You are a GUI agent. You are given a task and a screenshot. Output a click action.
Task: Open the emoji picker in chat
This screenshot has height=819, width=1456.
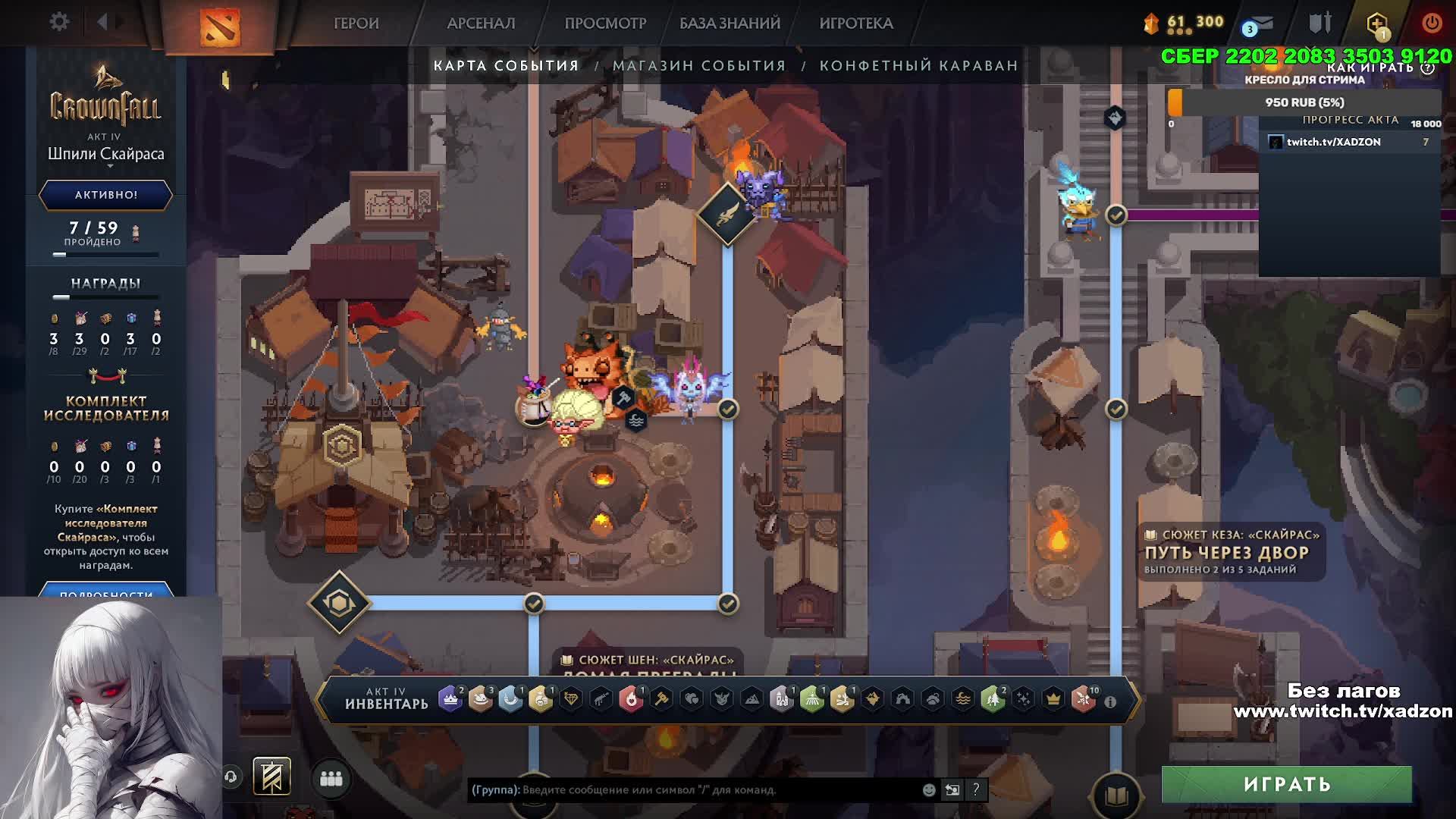click(x=929, y=790)
